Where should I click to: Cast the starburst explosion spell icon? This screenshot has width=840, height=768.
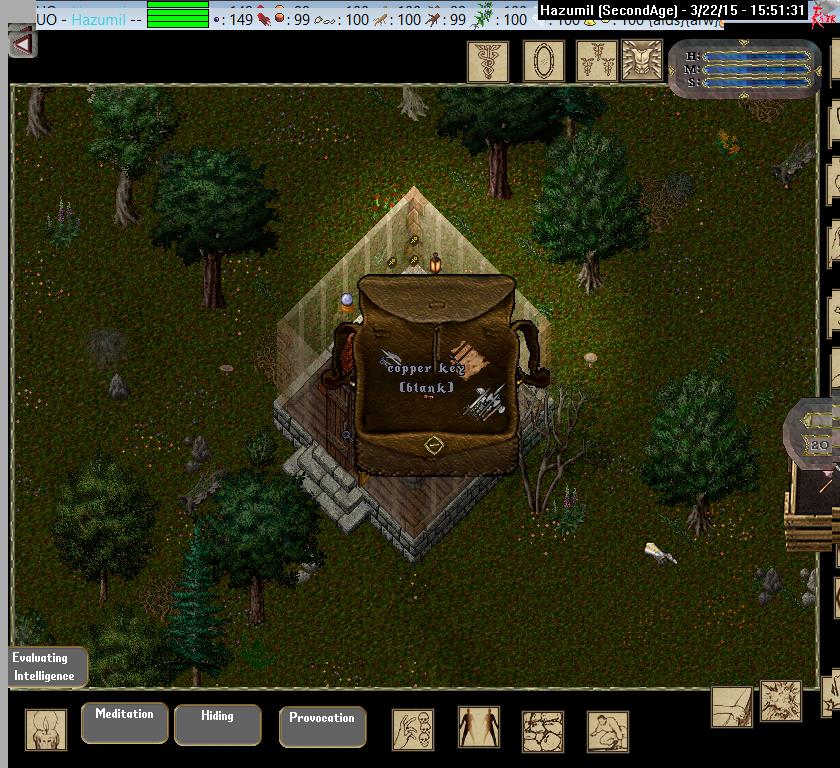click(780, 701)
